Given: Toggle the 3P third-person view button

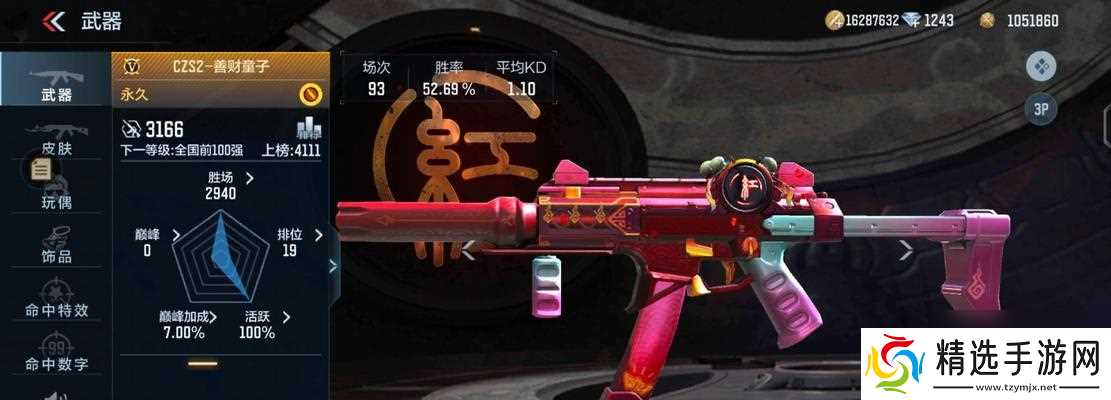Looking at the screenshot, I should tap(1040, 110).
